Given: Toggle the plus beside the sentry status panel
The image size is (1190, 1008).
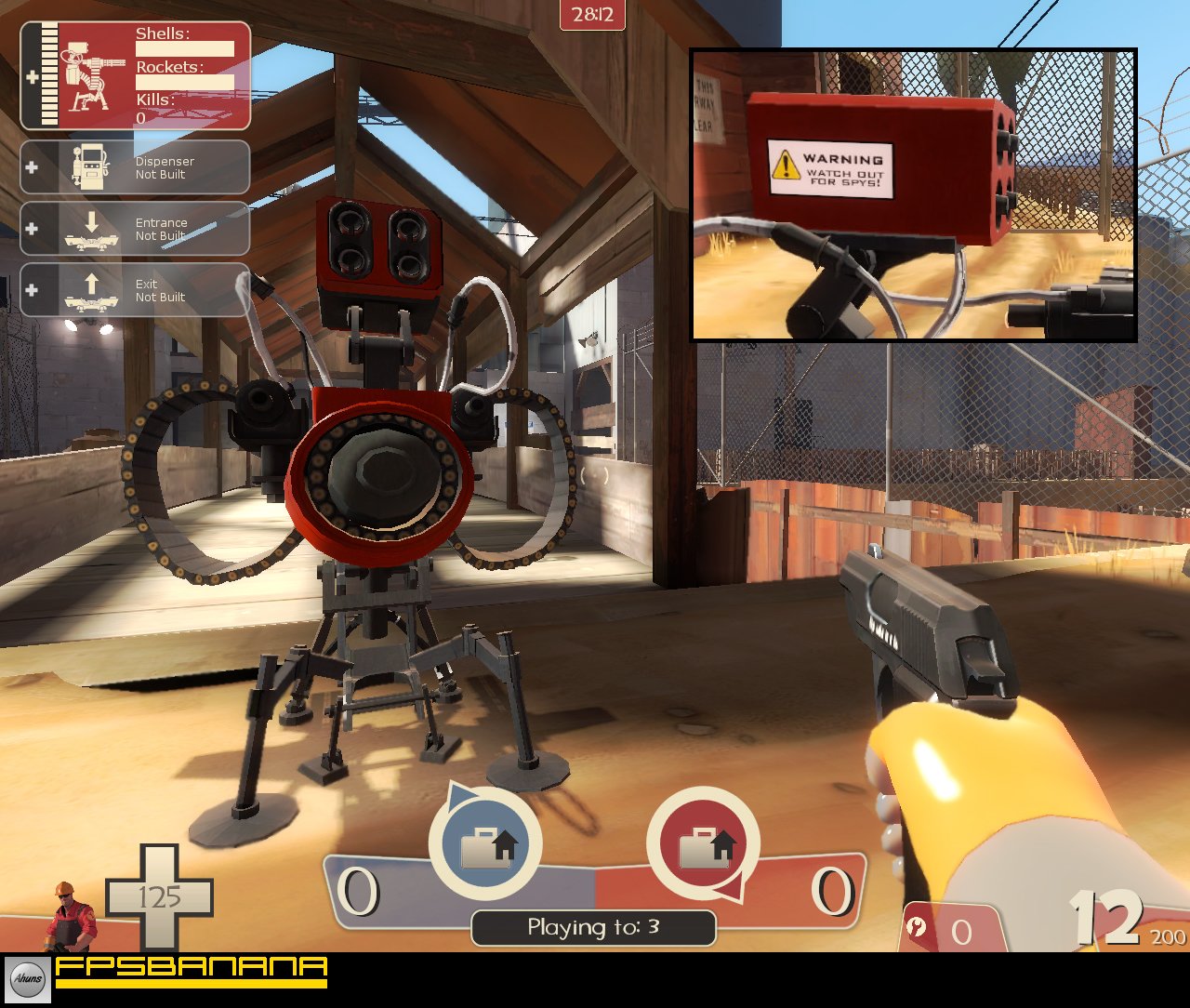Looking at the screenshot, I should (x=34, y=74).
